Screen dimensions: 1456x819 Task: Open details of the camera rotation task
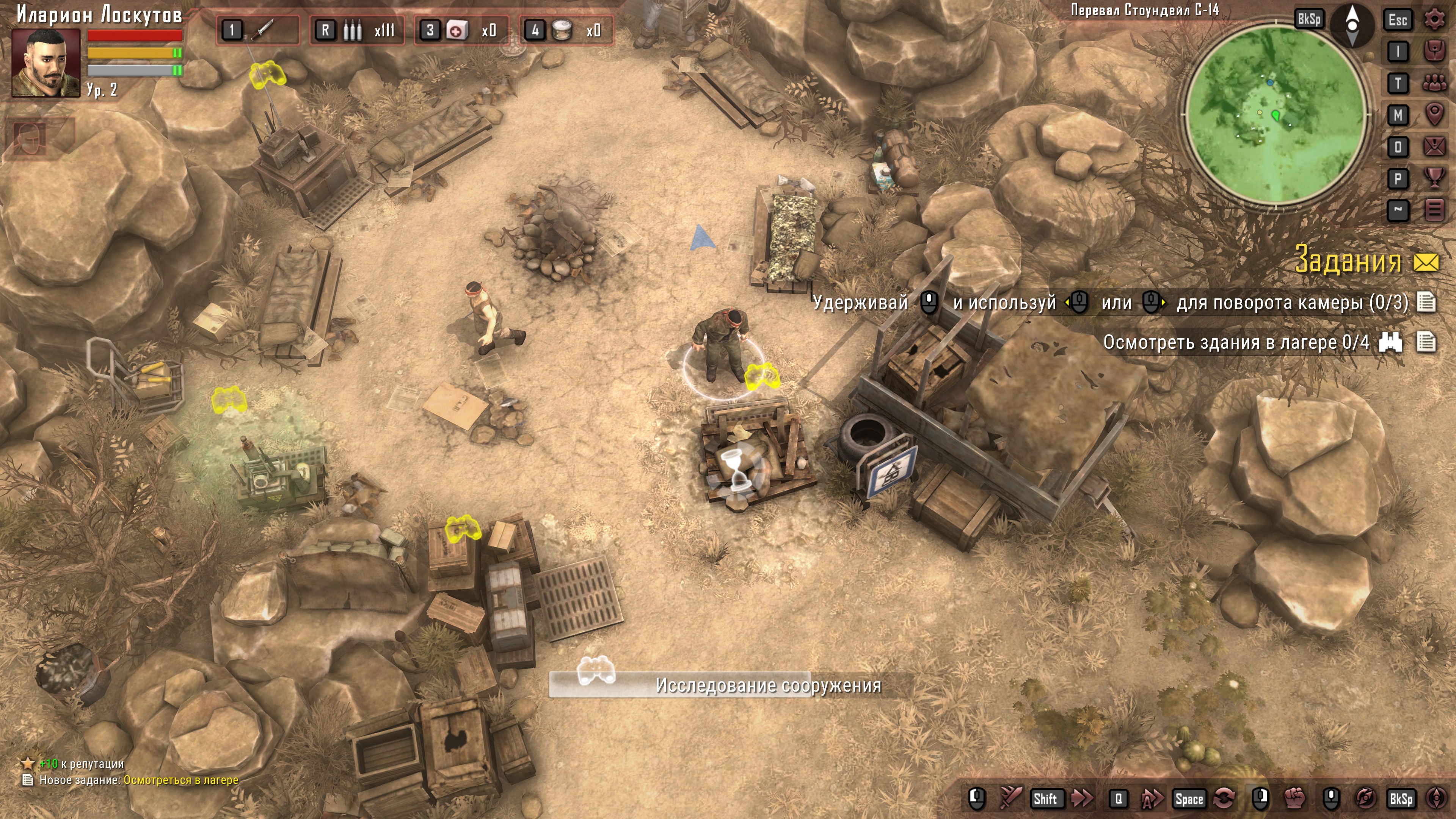tap(1426, 303)
